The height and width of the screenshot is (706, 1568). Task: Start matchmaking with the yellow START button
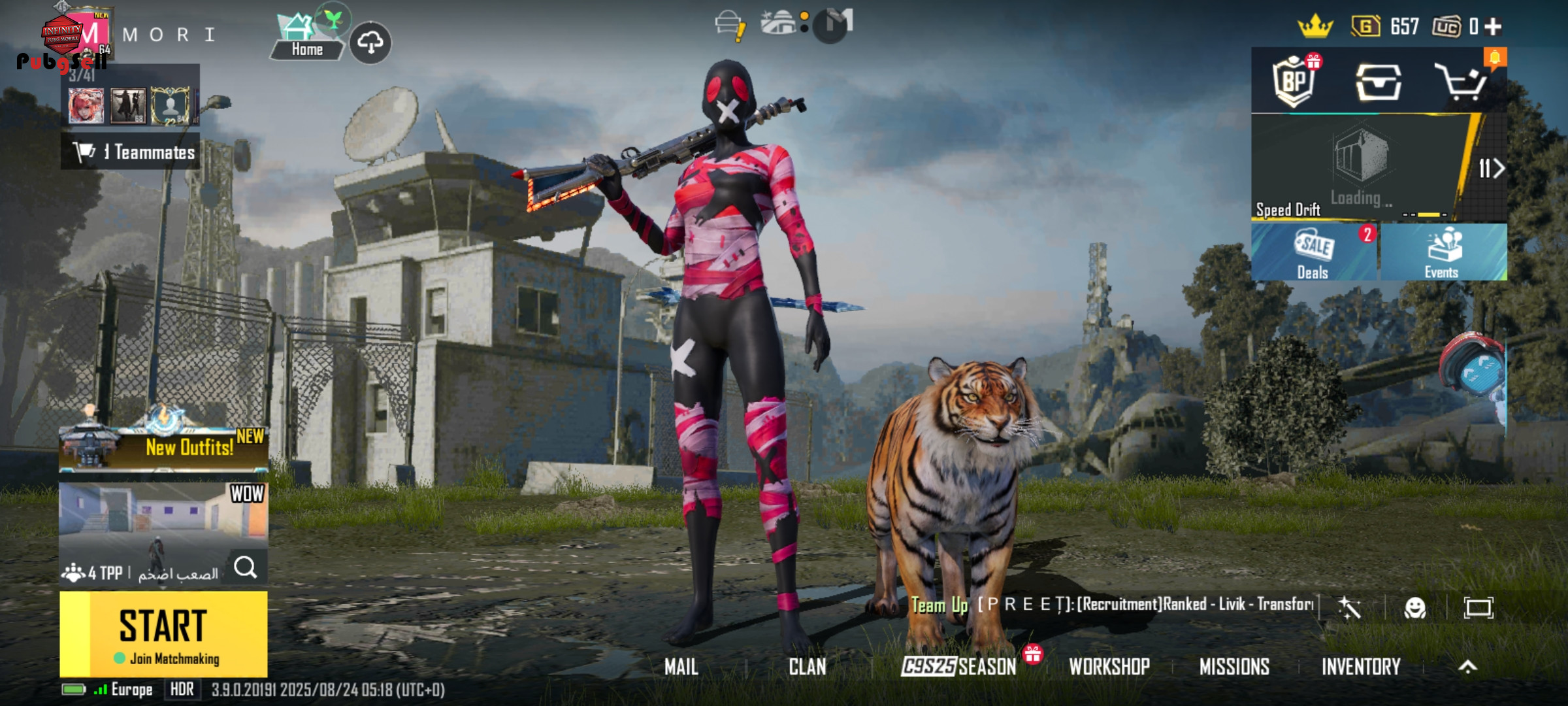point(163,633)
